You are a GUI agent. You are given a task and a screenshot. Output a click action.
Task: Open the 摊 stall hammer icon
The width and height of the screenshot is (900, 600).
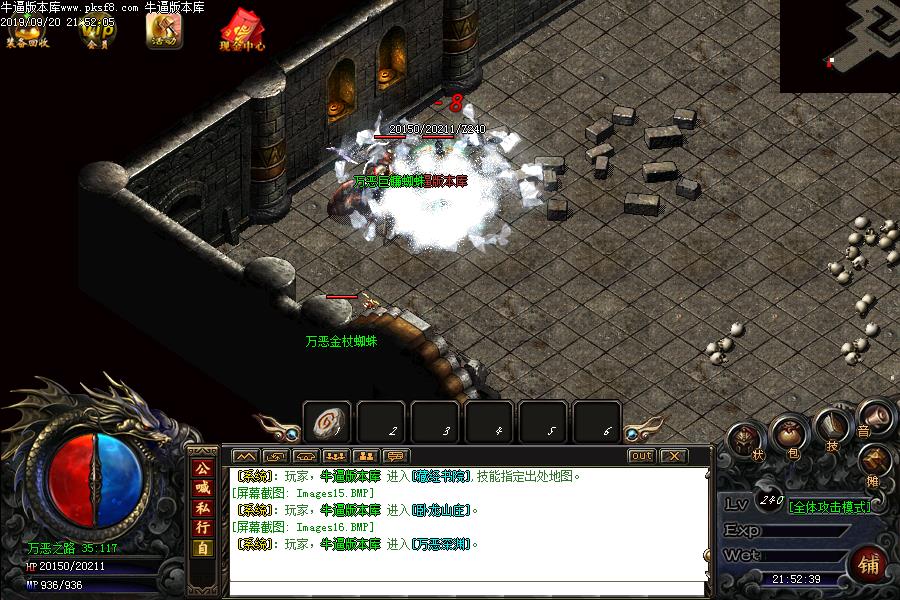[x=875, y=461]
